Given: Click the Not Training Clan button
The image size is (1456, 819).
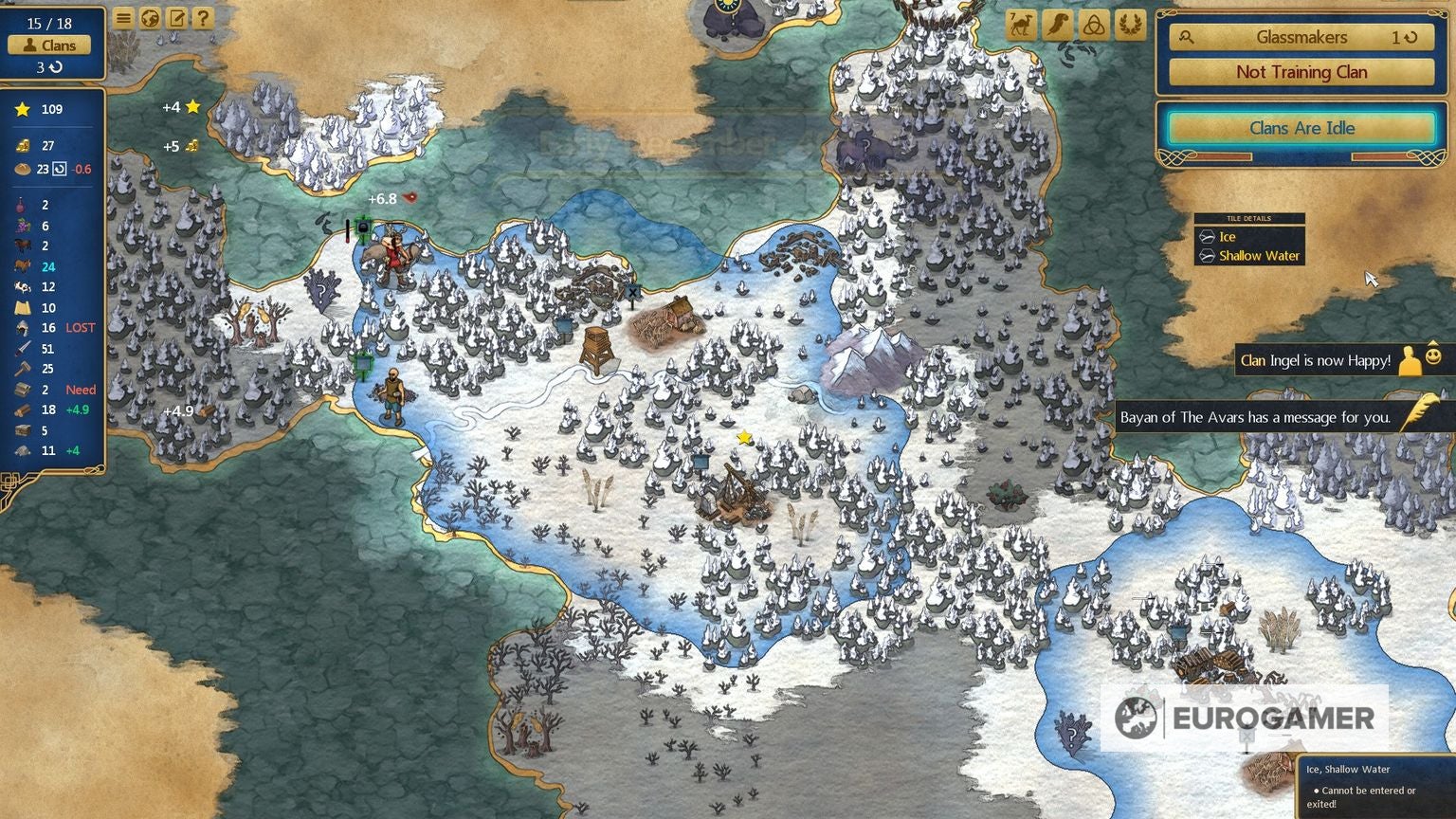Looking at the screenshot, I should pyautogui.click(x=1301, y=72).
